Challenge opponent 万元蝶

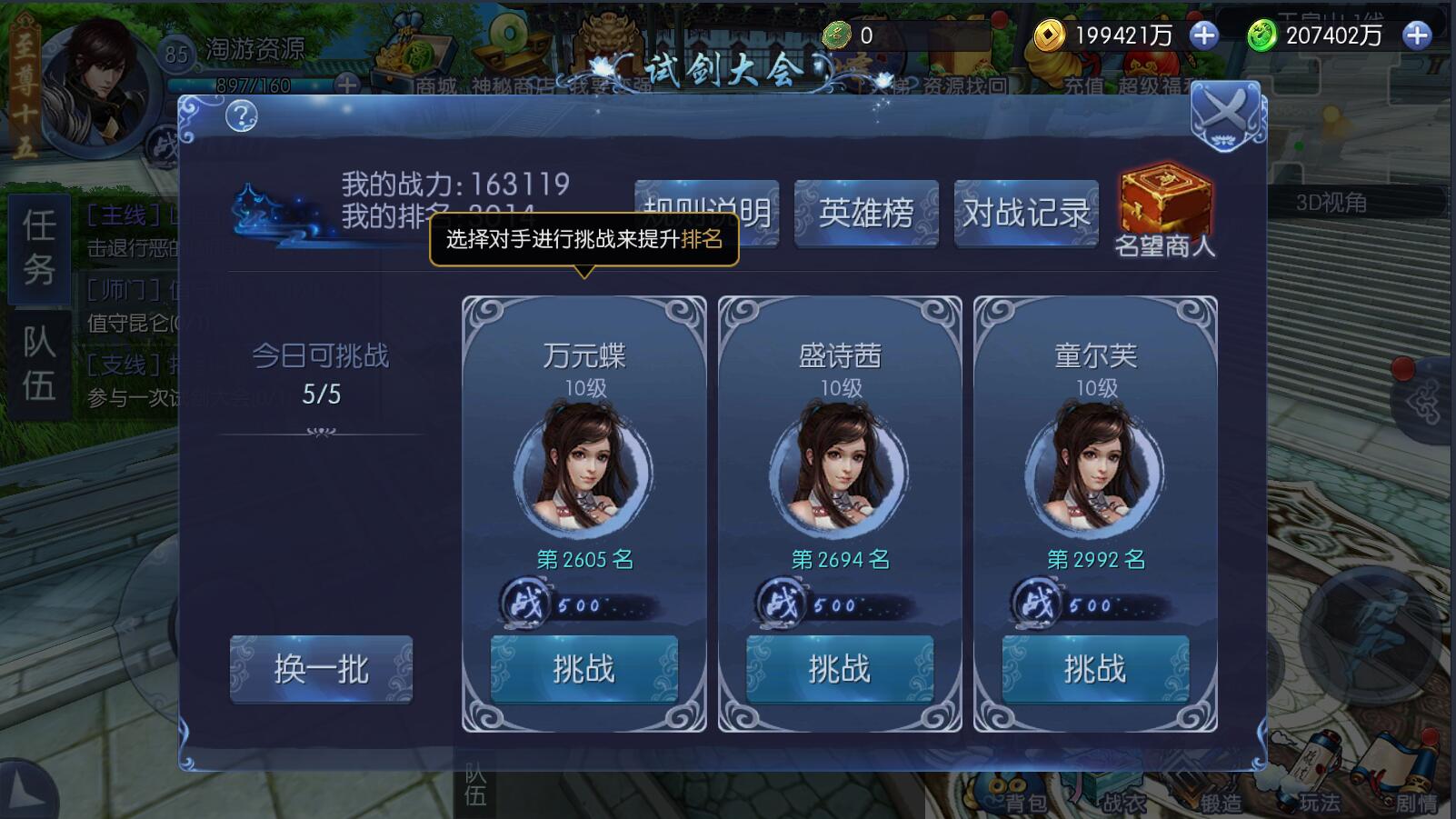584,668
